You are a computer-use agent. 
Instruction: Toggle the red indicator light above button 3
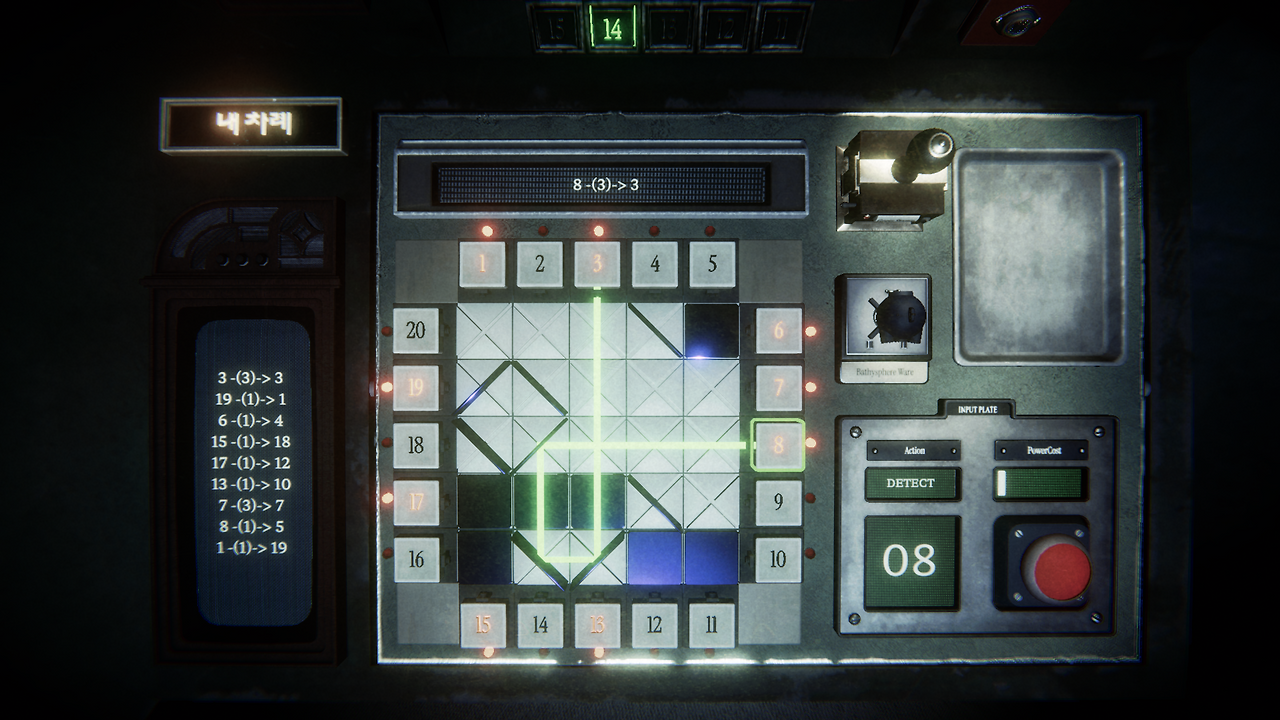[599, 231]
